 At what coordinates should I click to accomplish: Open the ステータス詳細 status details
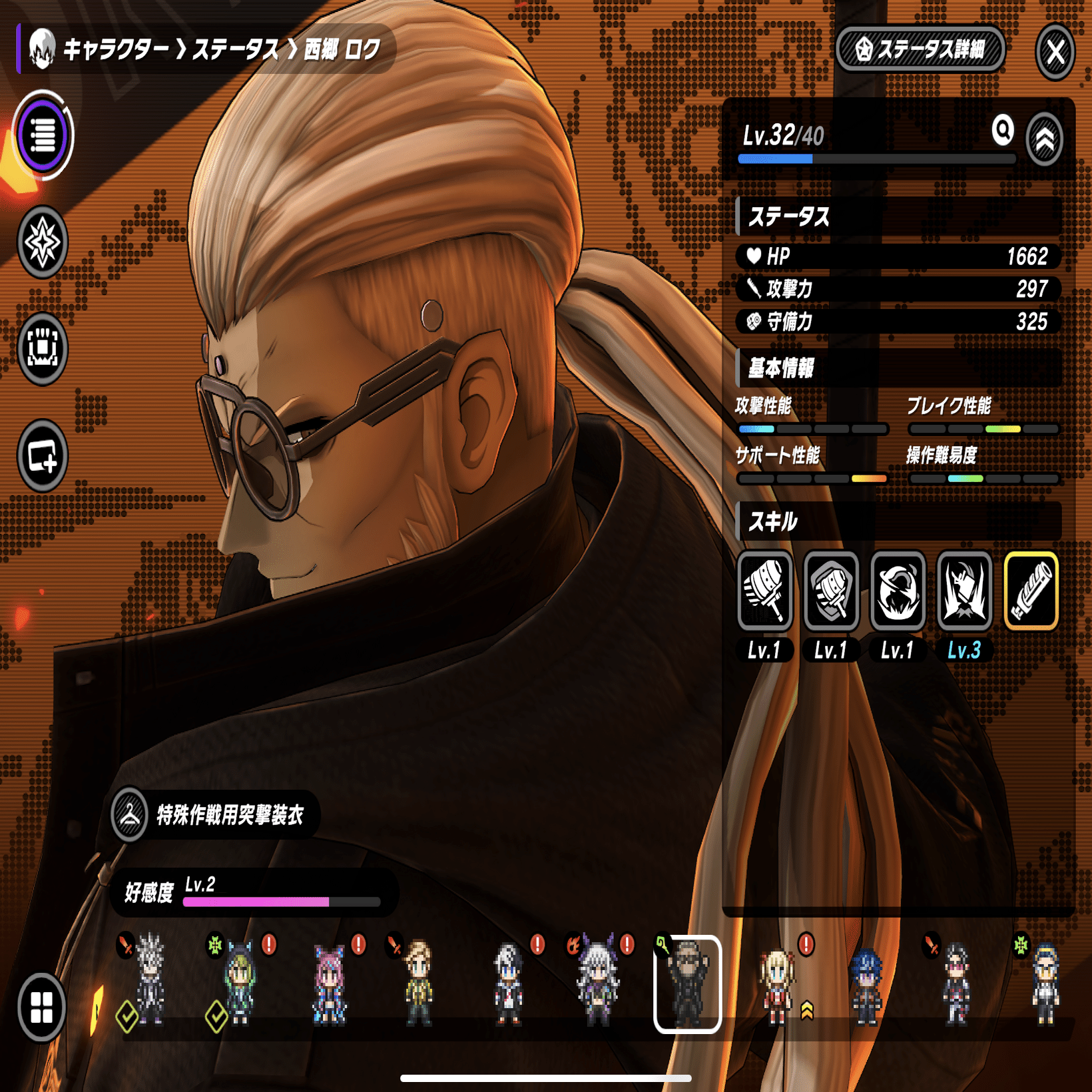coord(920,49)
